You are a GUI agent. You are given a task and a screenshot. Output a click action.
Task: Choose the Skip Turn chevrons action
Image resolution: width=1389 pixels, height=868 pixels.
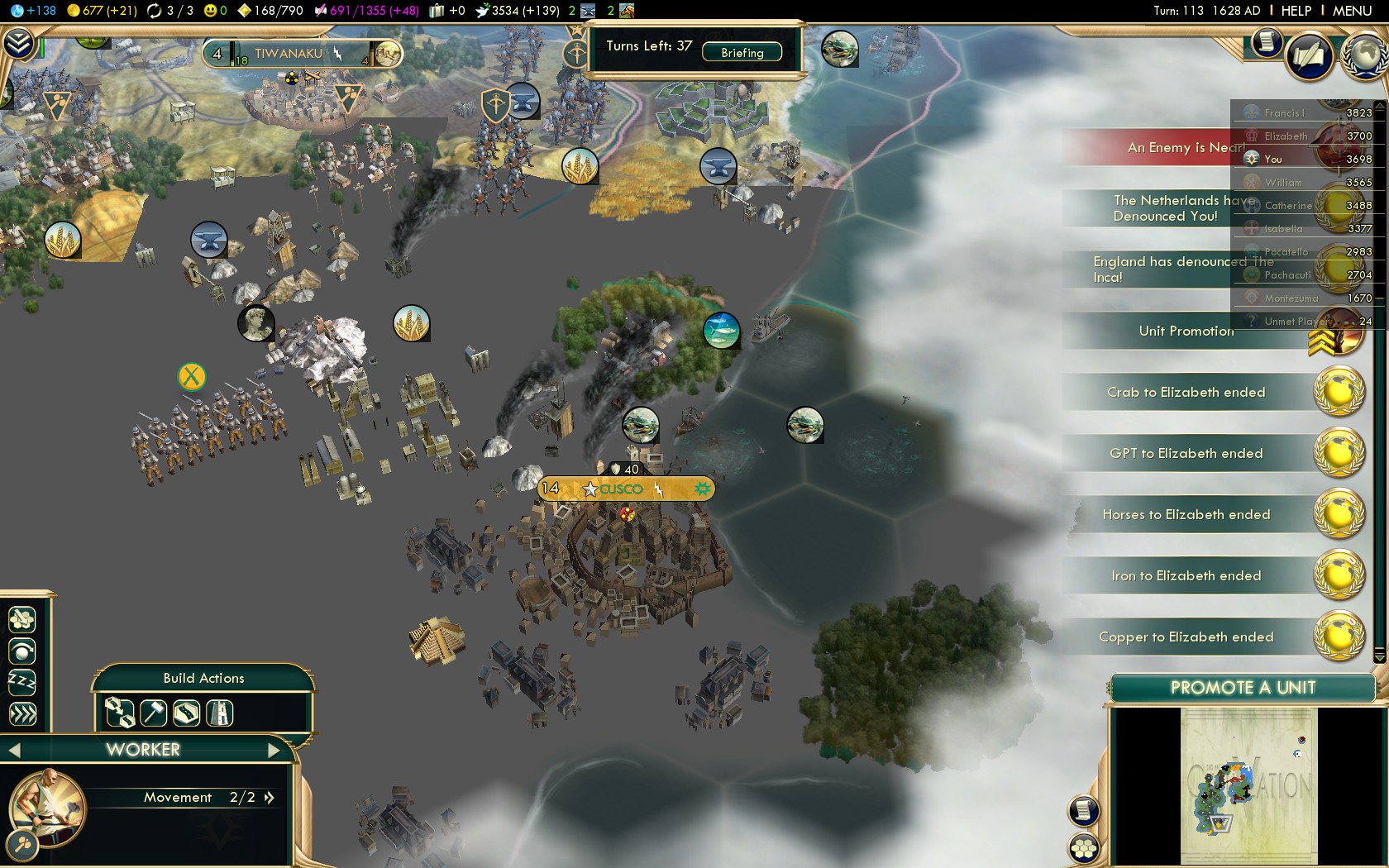[x=22, y=713]
